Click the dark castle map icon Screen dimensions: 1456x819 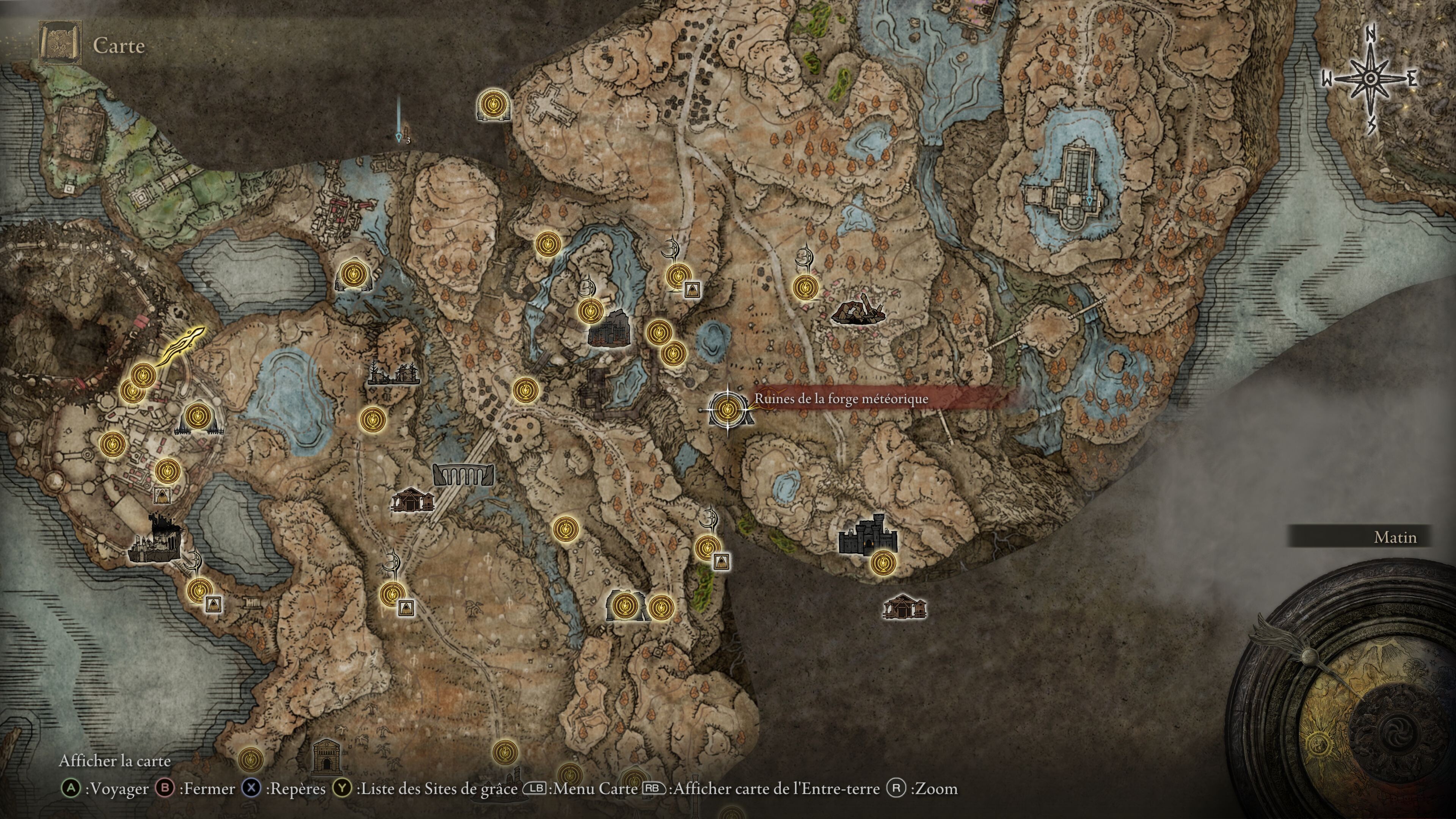(867, 535)
